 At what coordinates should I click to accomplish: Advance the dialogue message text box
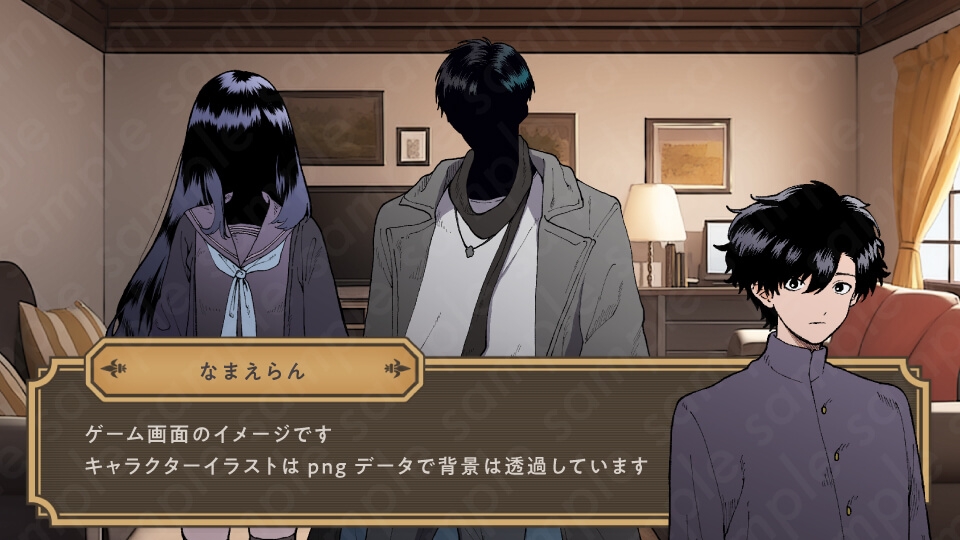(365, 452)
